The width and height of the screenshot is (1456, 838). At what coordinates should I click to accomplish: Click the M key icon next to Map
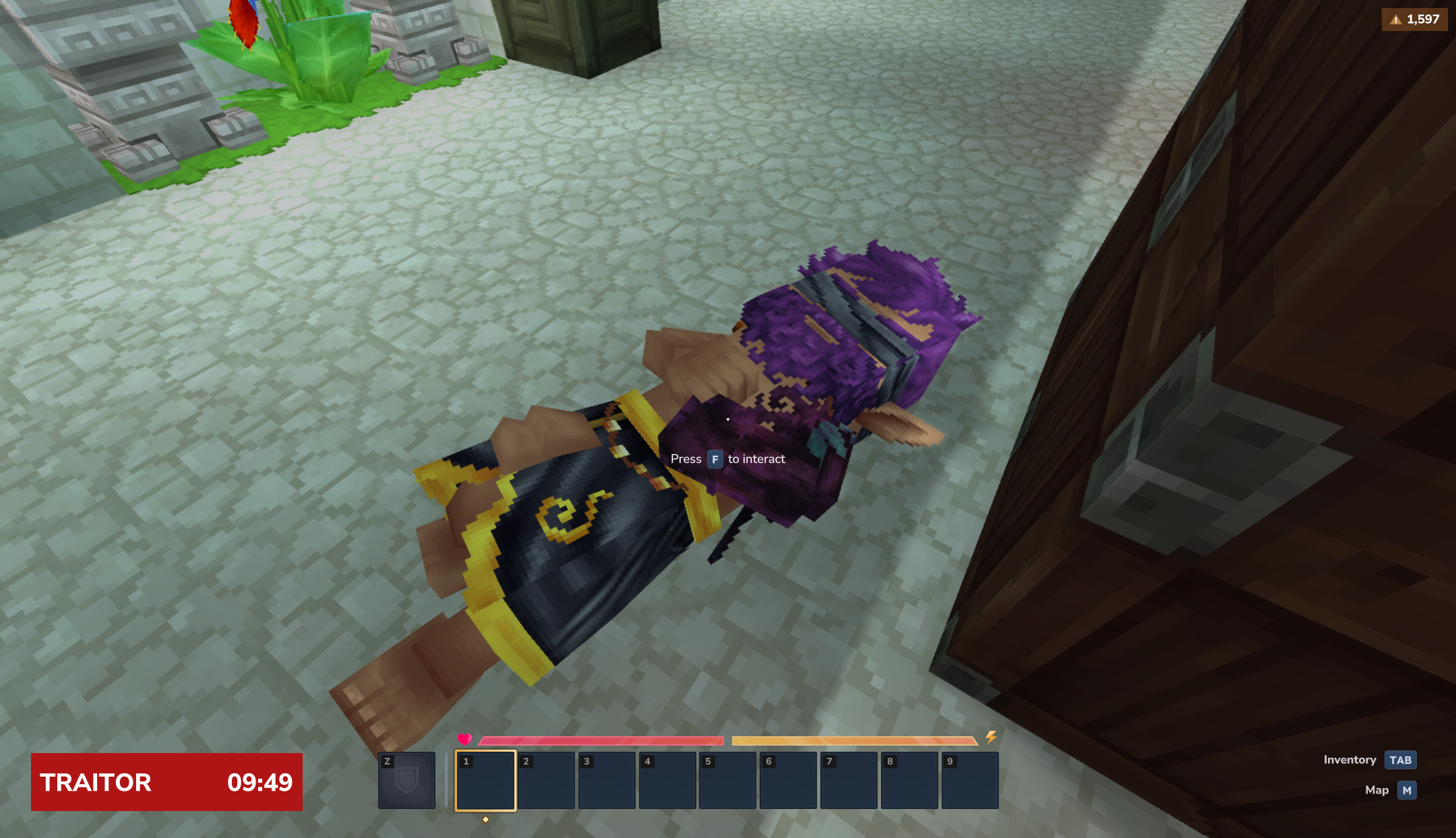coord(1406,790)
